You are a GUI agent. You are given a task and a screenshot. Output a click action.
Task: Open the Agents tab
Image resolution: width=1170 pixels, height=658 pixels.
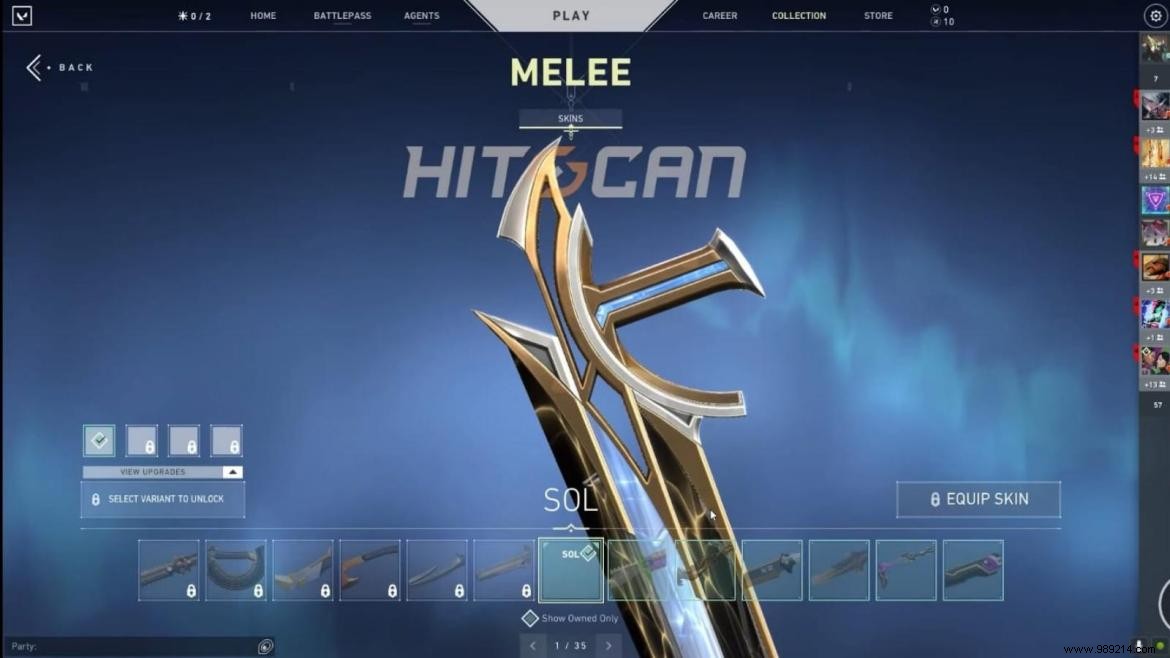click(421, 16)
